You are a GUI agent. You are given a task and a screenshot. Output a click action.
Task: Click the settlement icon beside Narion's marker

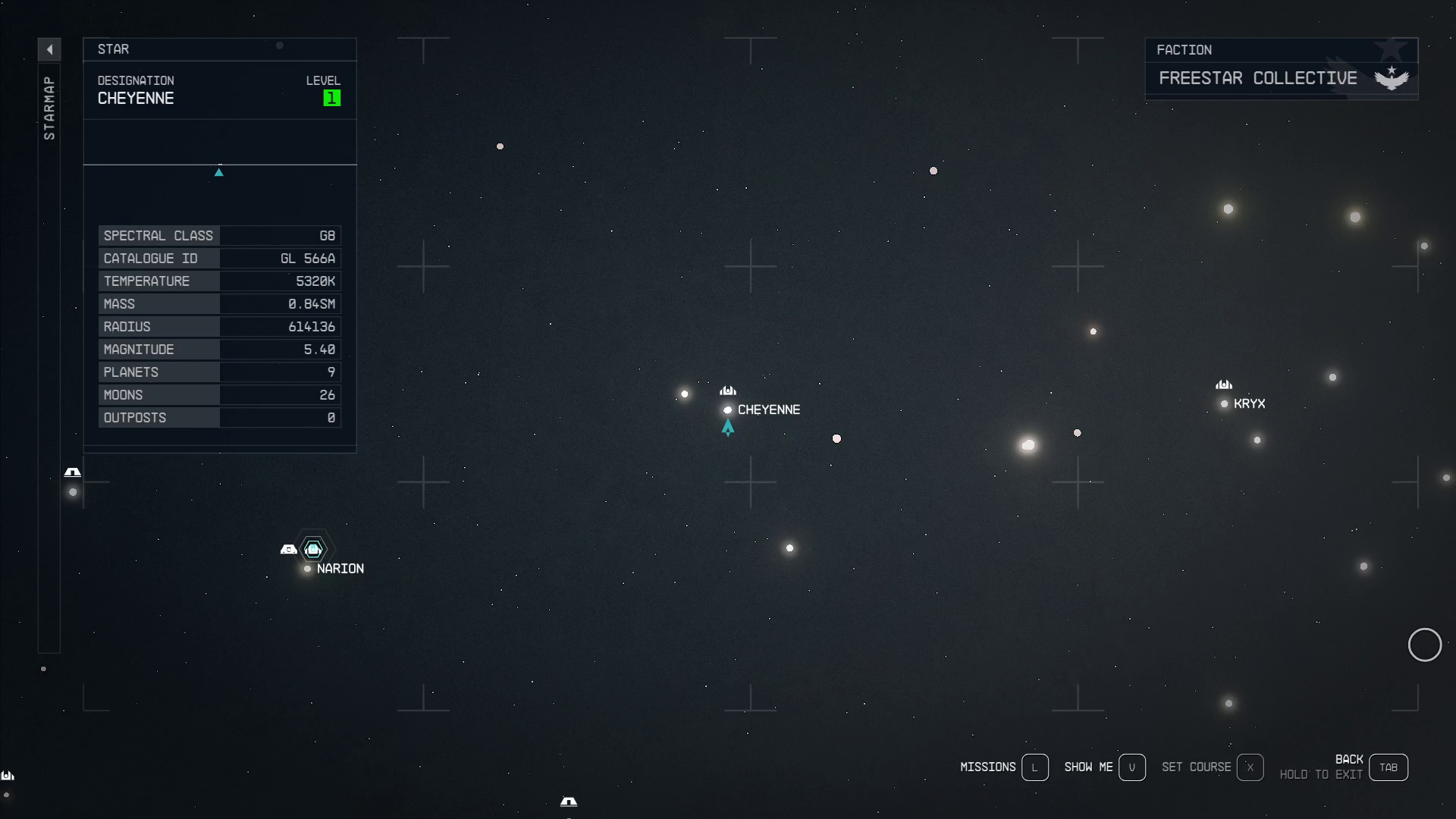[x=288, y=548]
